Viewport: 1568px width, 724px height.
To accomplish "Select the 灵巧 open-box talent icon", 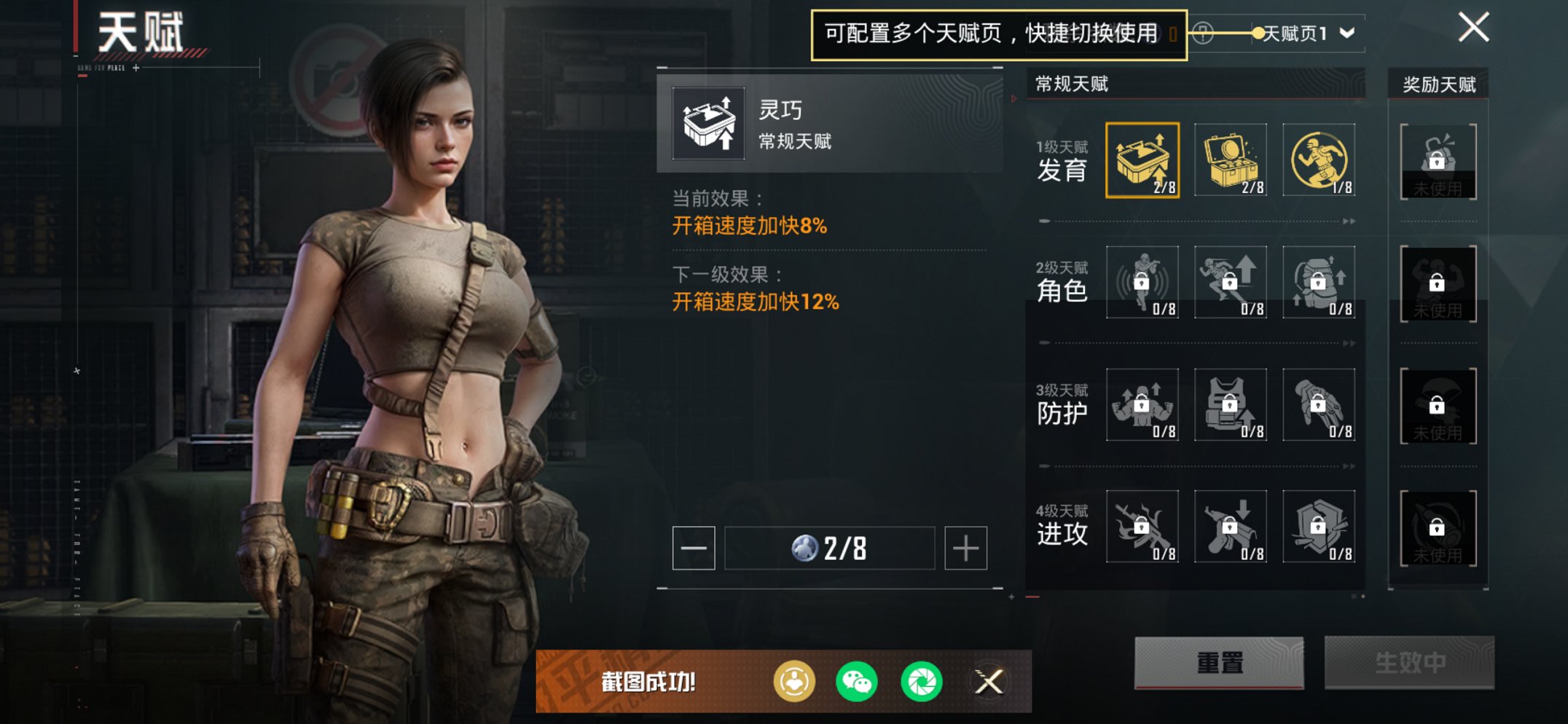I will pos(1142,159).
